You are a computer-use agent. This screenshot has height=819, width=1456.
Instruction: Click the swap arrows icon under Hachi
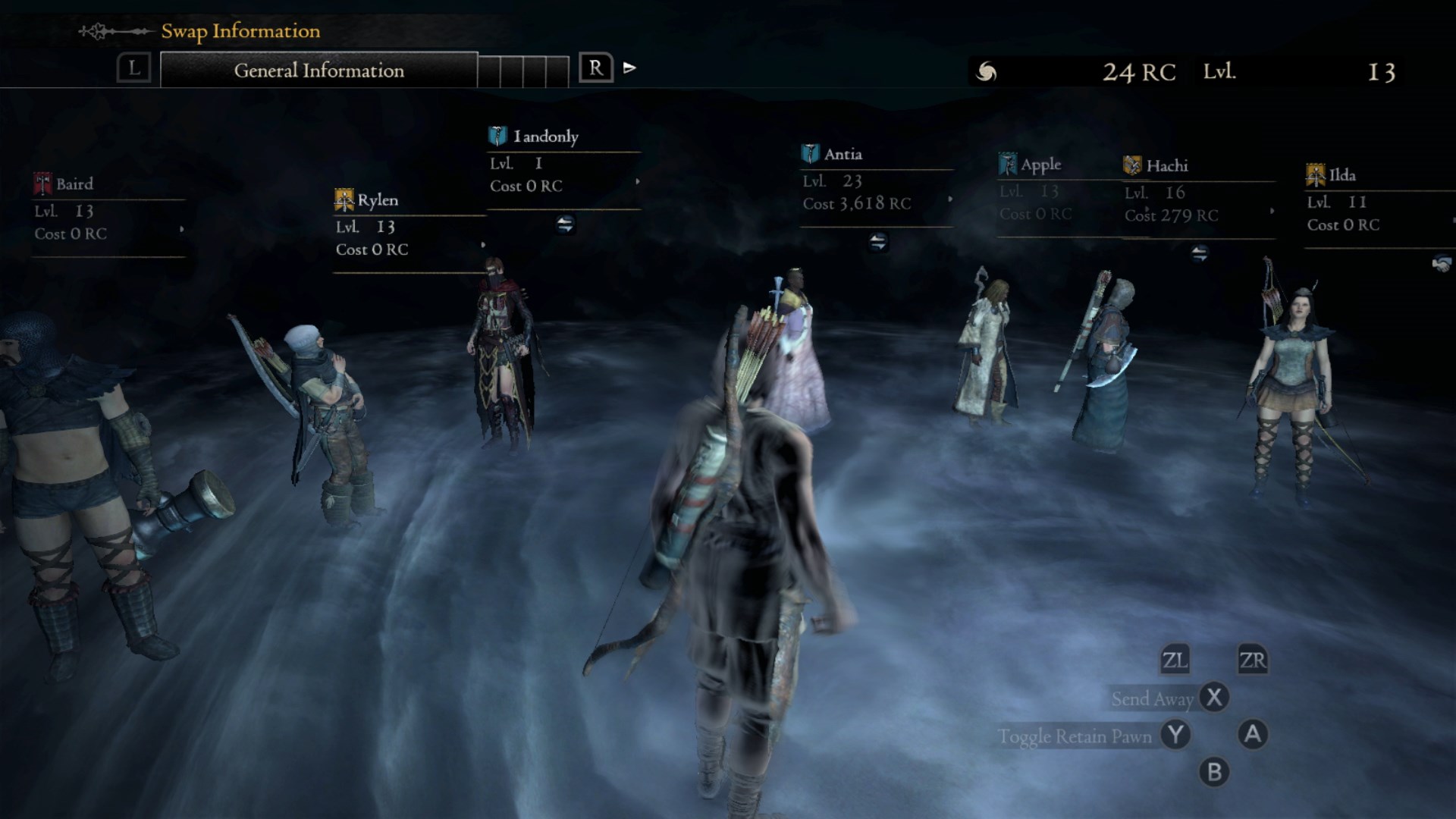pyautogui.click(x=1199, y=253)
